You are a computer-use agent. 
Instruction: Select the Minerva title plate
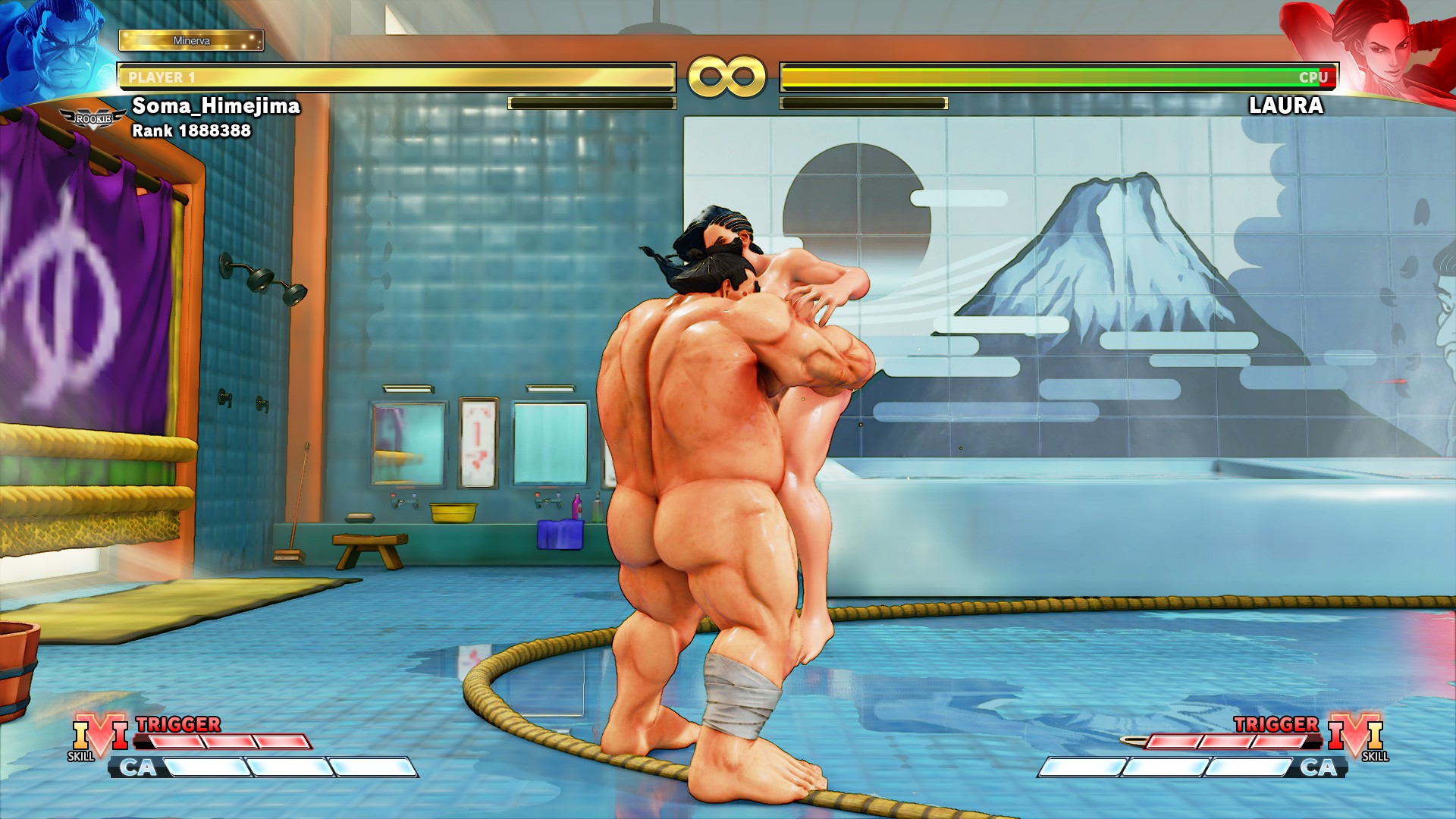click(191, 40)
